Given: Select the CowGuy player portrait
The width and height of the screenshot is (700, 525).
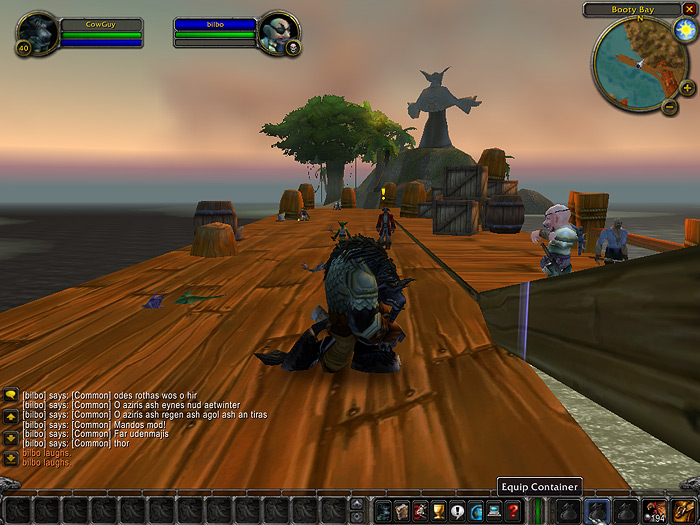Looking at the screenshot, I should pos(37,32).
